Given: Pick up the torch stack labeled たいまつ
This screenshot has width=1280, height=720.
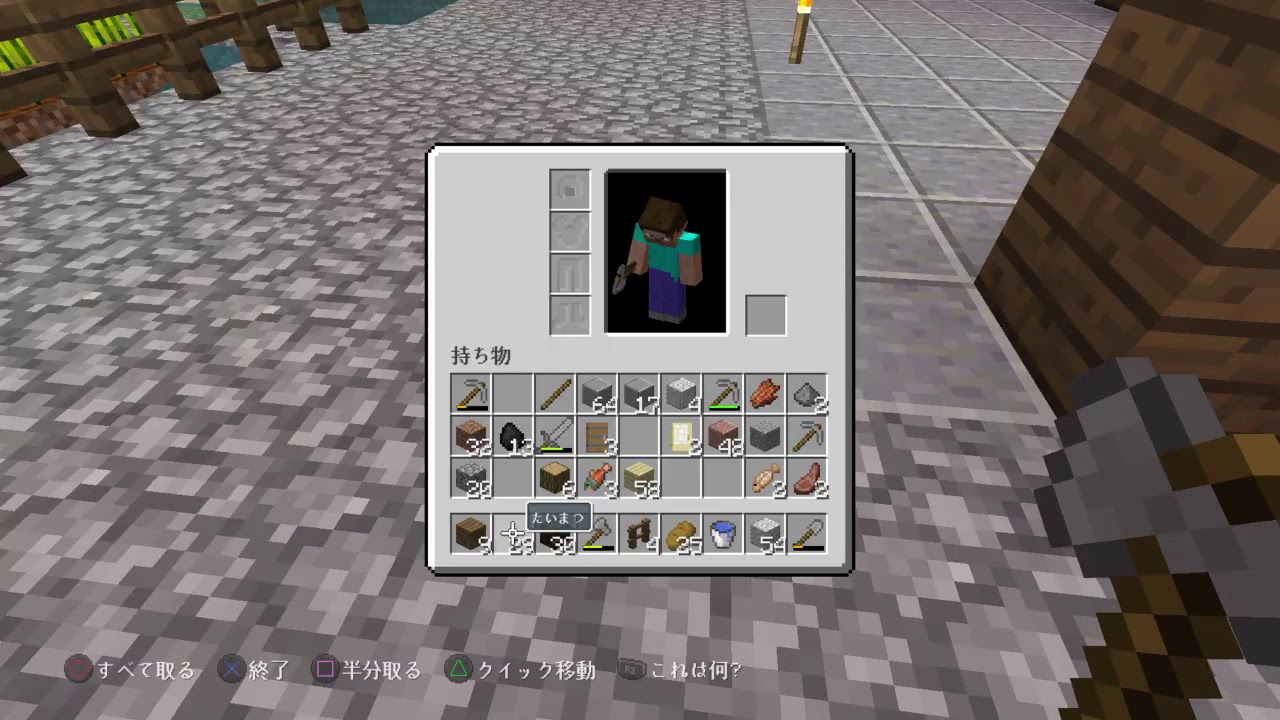Looking at the screenshot, I should point(554,535).
